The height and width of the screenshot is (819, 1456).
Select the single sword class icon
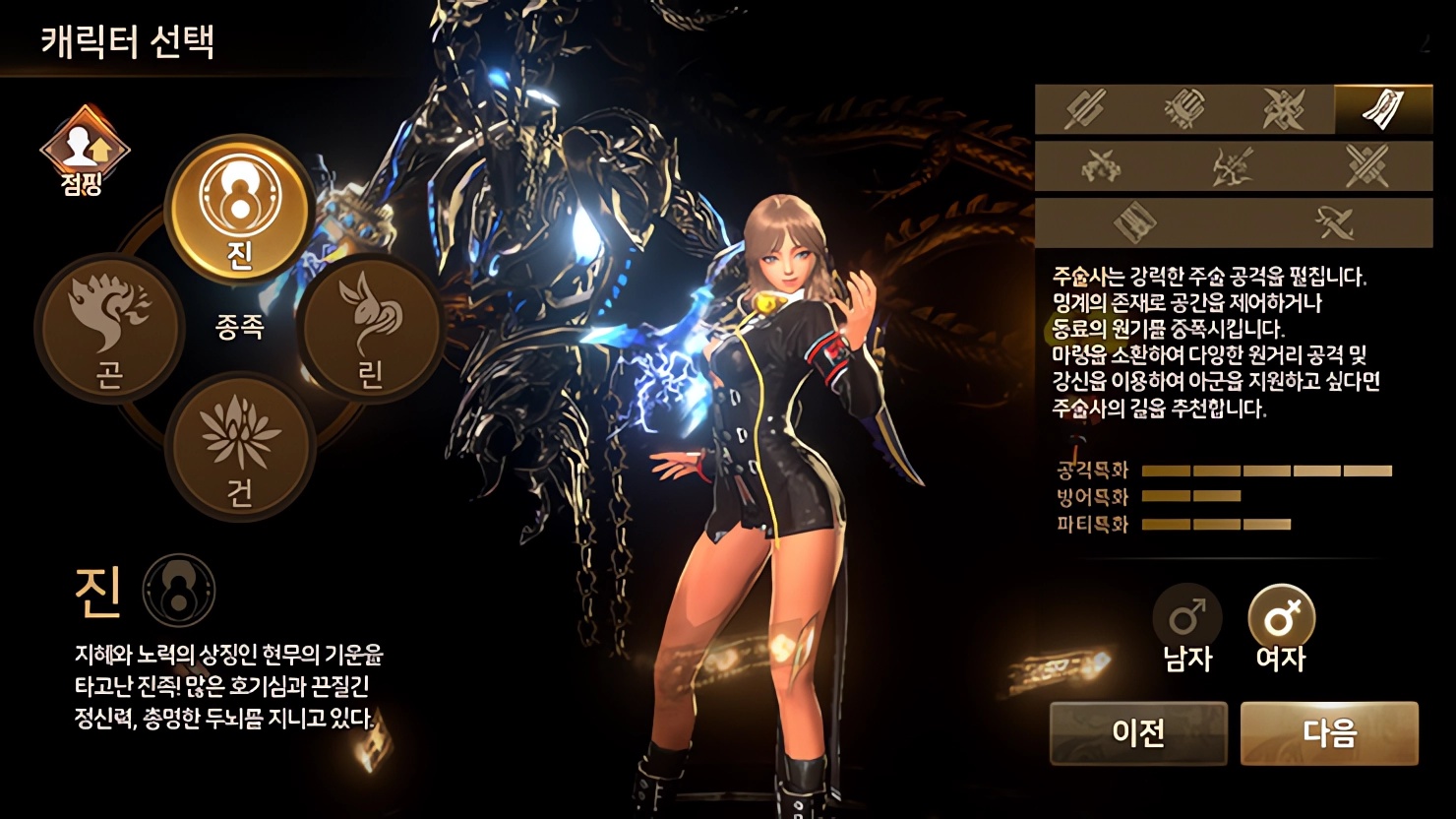coord(1085,109)
